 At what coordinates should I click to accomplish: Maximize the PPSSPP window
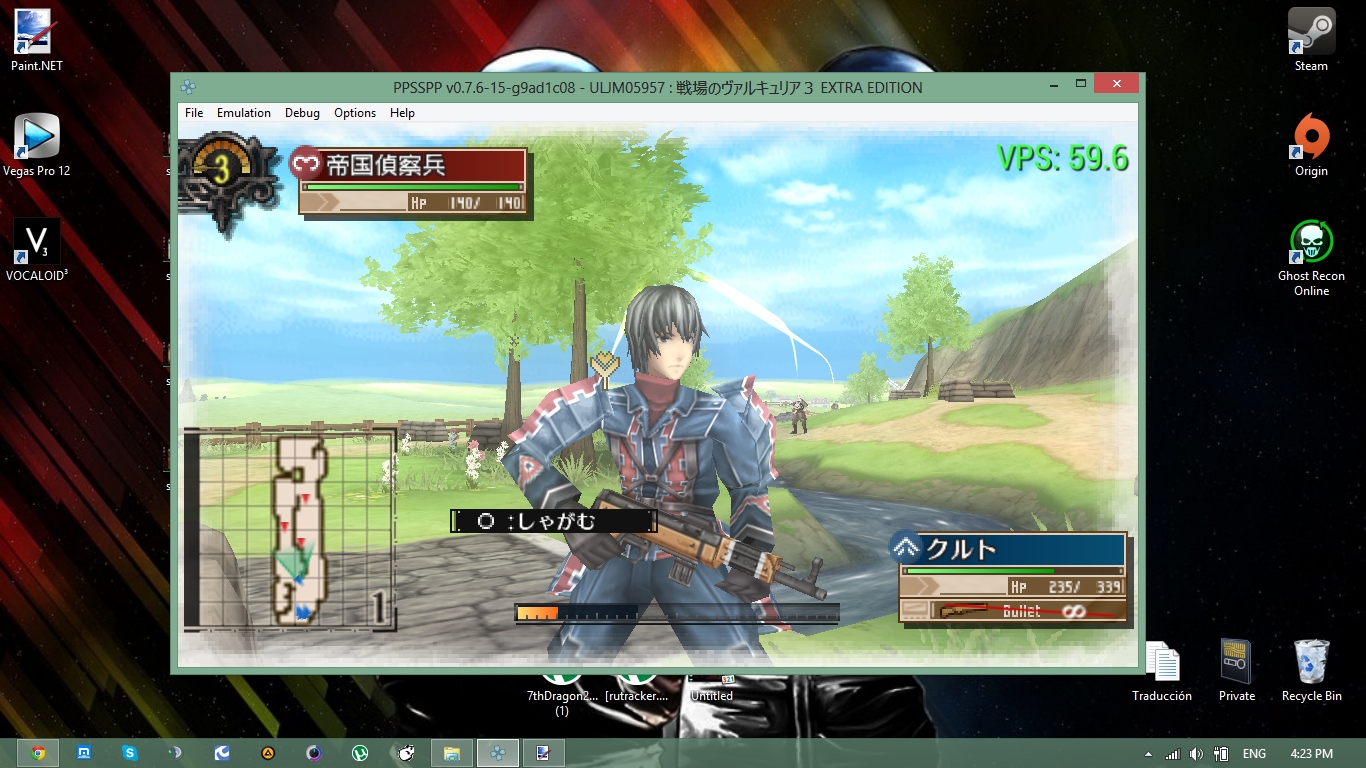pos(1081,83)
